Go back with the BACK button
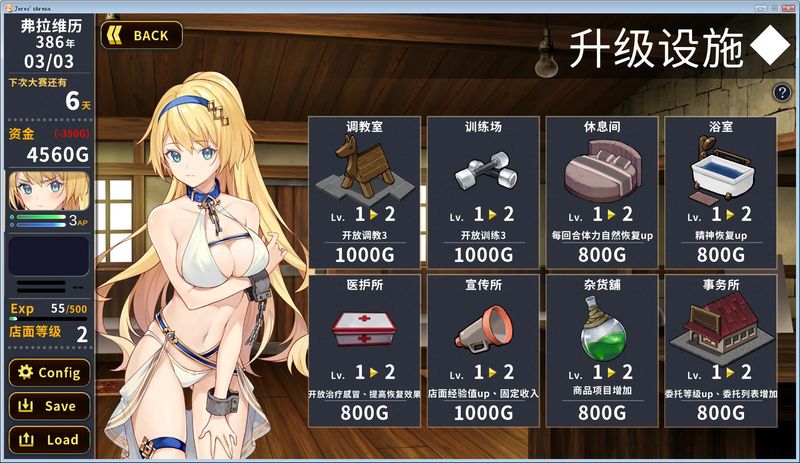Viewport: 800px width, 463px height. pyautogui.click(x=141, y=35)
